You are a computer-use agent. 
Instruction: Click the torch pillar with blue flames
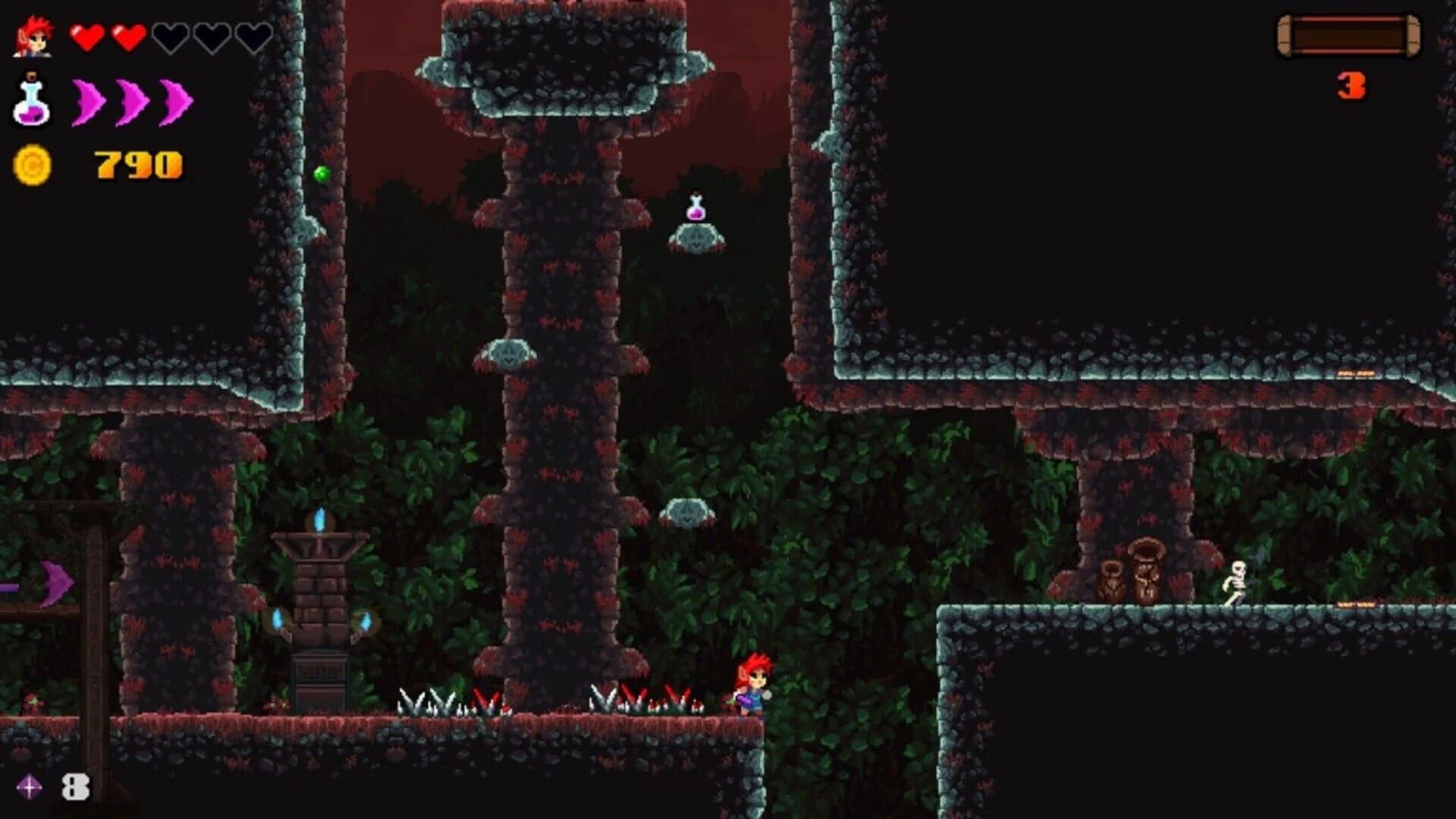click(320, 599)
